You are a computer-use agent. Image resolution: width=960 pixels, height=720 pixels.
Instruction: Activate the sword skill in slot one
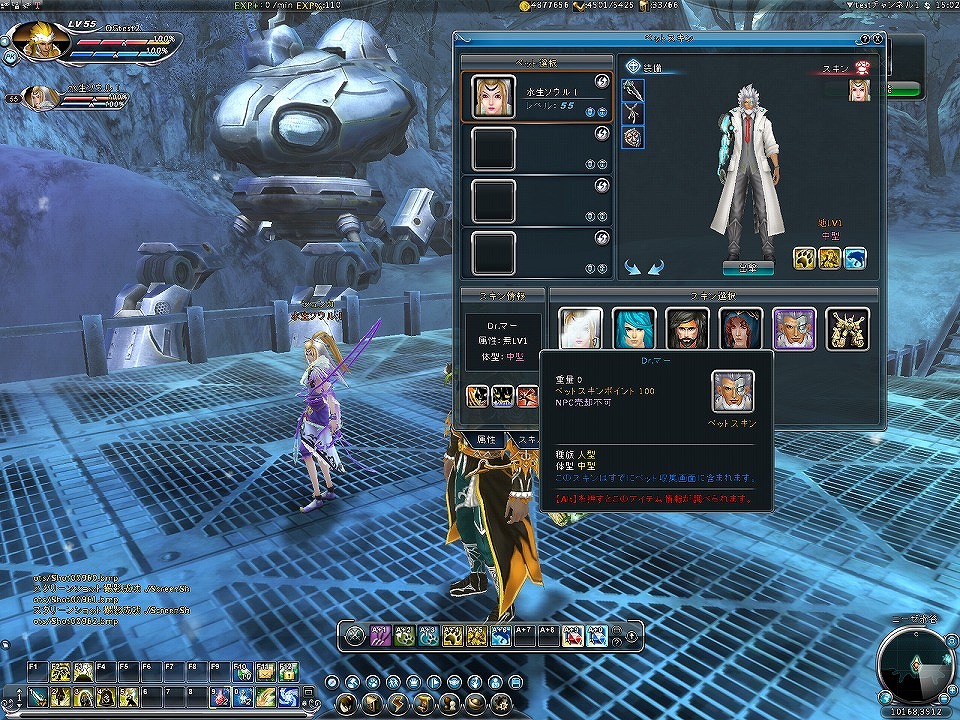[x=36, y=696]
